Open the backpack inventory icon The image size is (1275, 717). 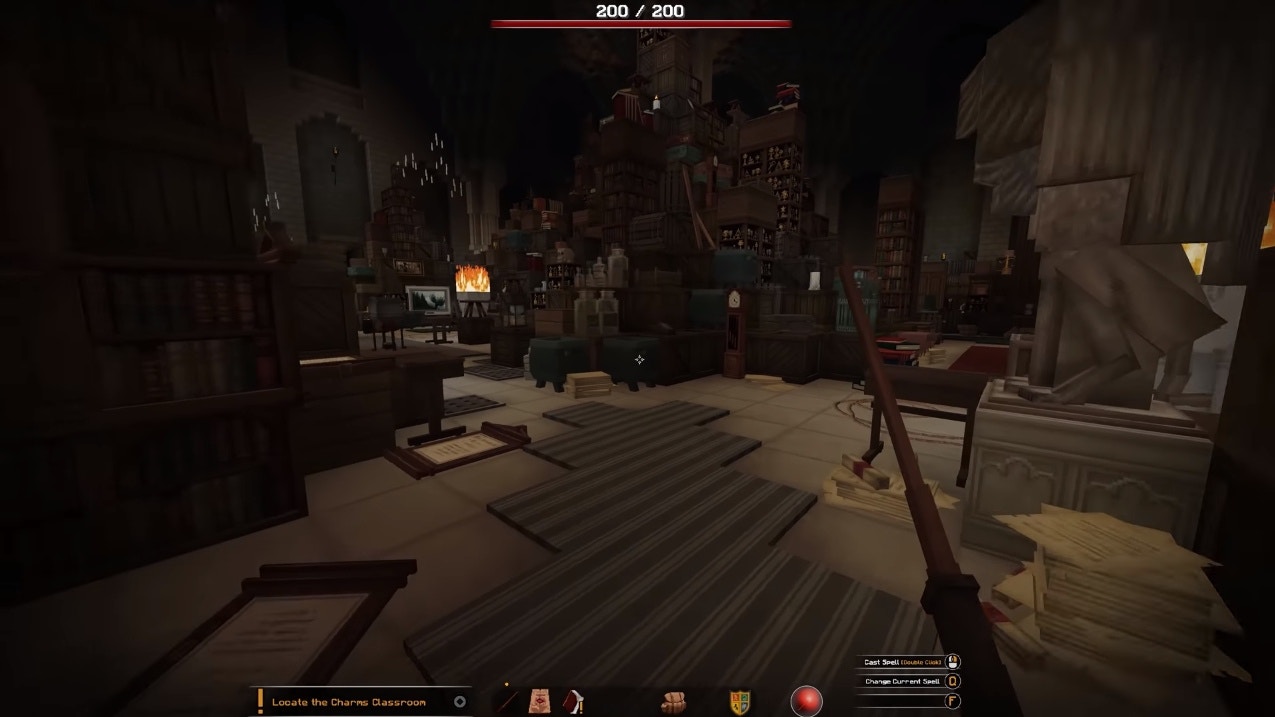pyautogui.click(x=673, y=702)
